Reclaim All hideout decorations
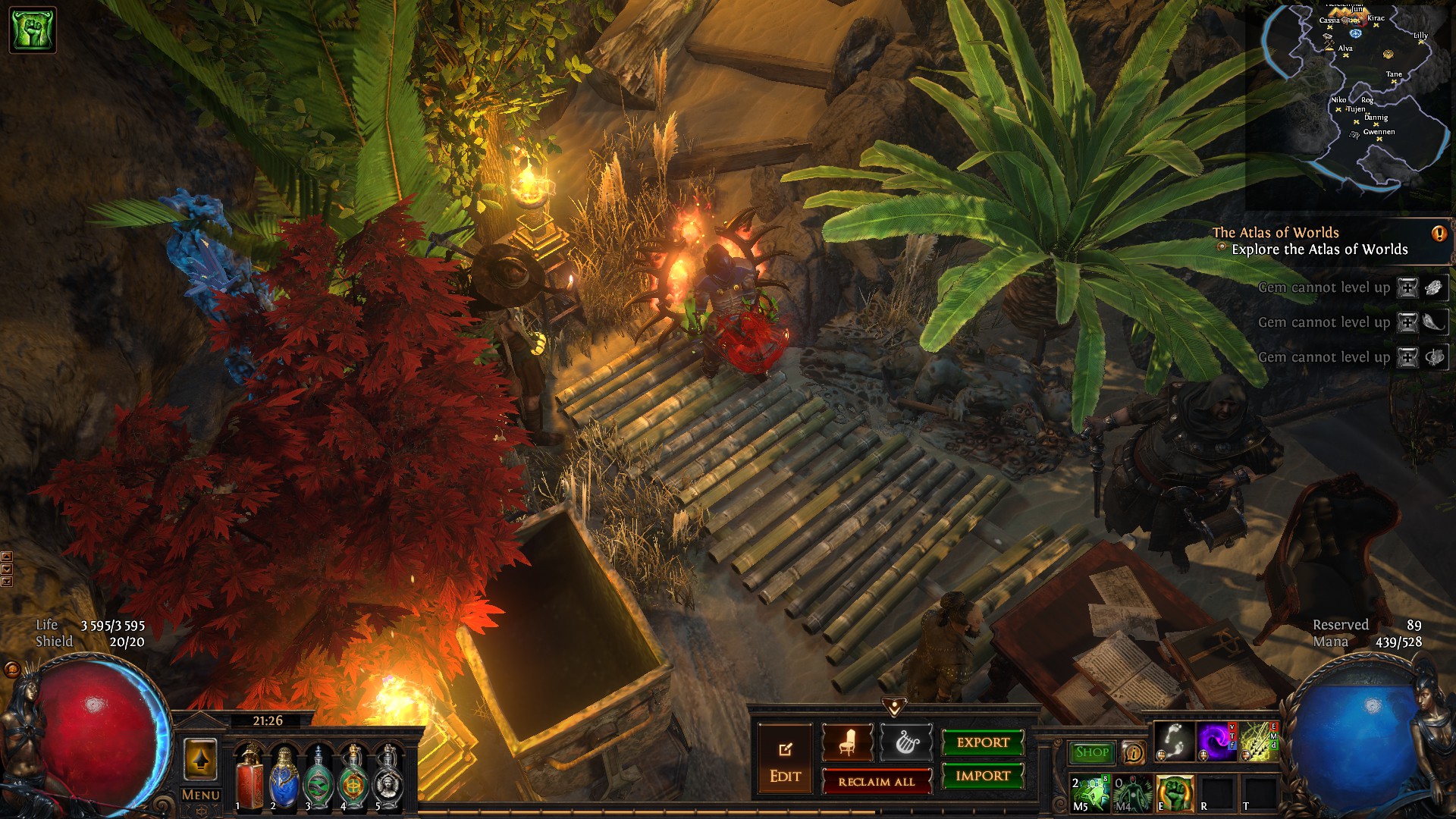Image resolution: width=1456 pixels, height=819 pixels. click(877, 781)
